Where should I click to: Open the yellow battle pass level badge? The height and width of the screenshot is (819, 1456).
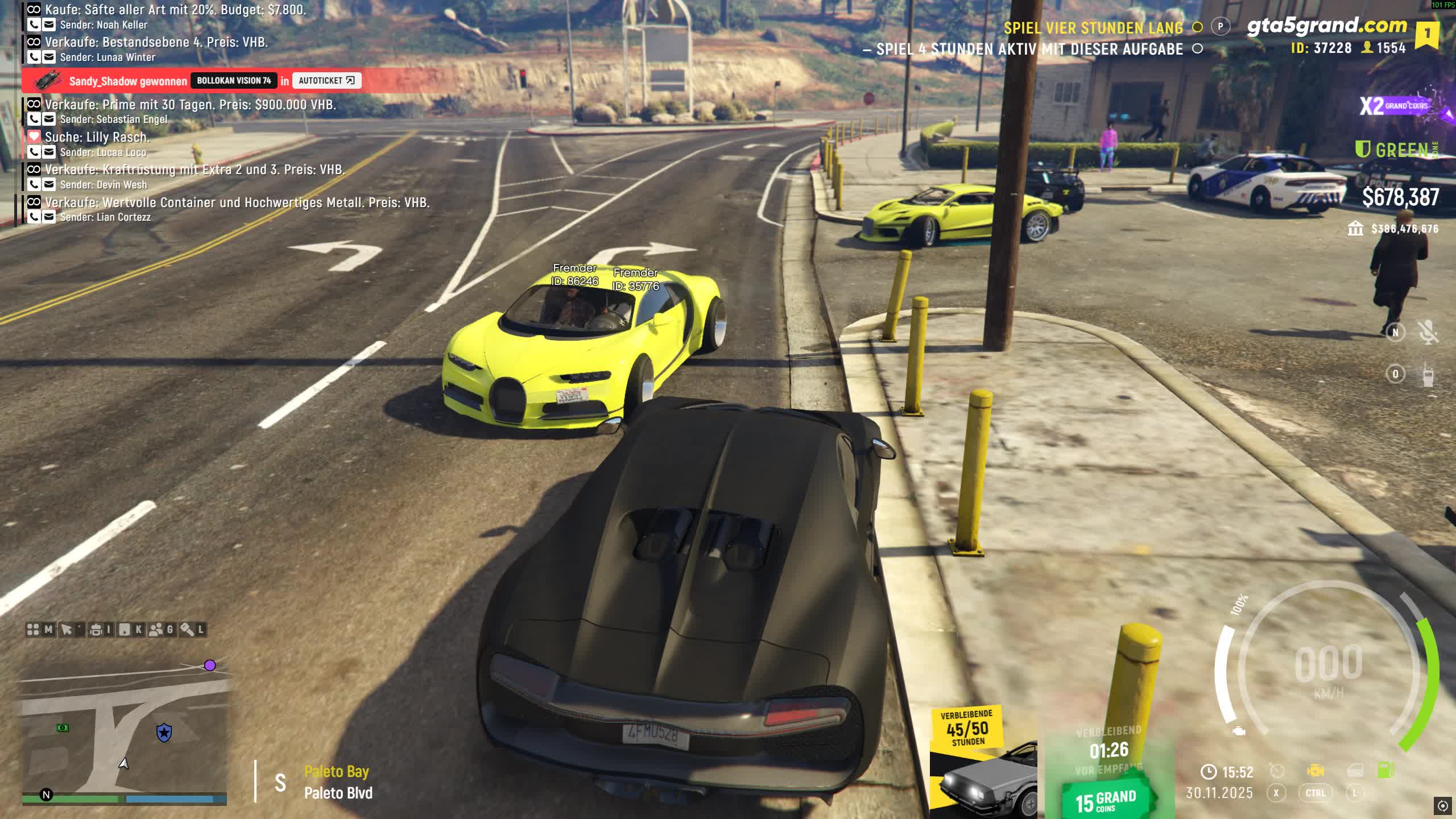coord(1426,34)
